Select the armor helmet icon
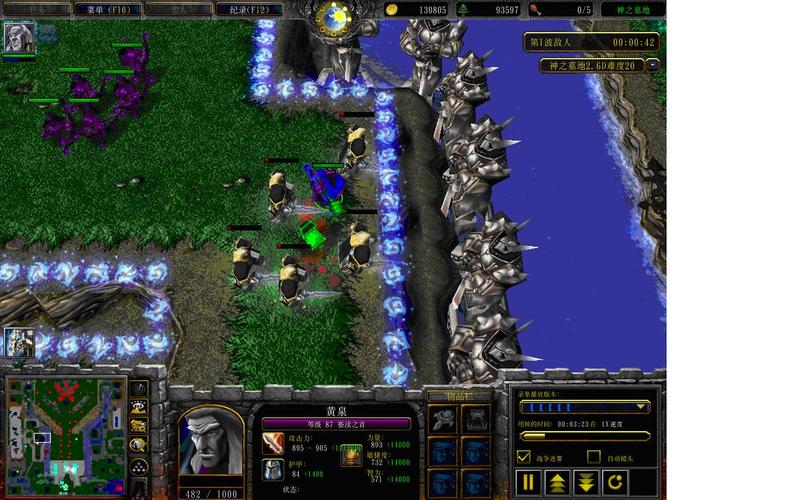787x500 pixels. coord(272,469)
